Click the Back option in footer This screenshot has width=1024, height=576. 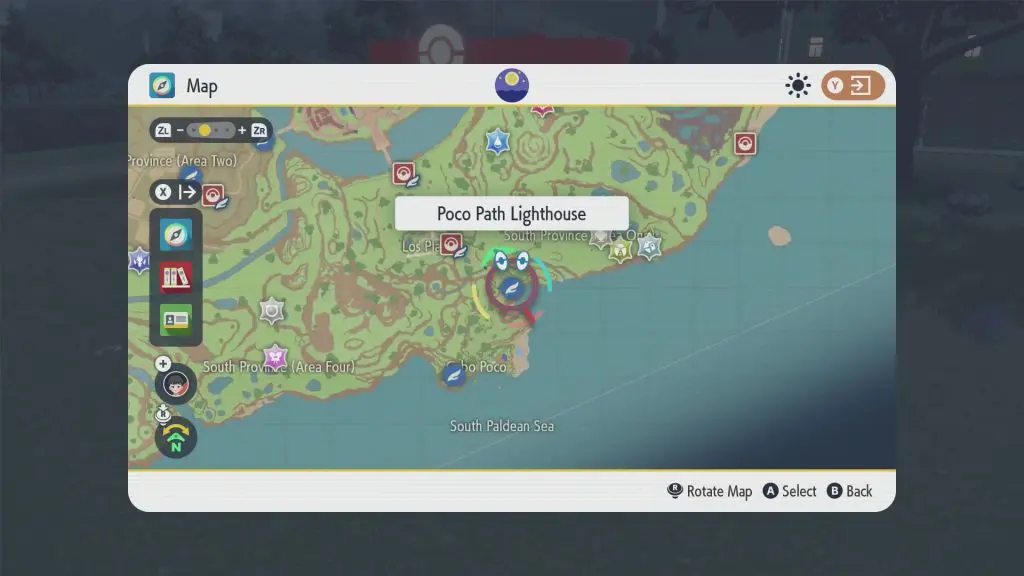click(x=849, y=491)
